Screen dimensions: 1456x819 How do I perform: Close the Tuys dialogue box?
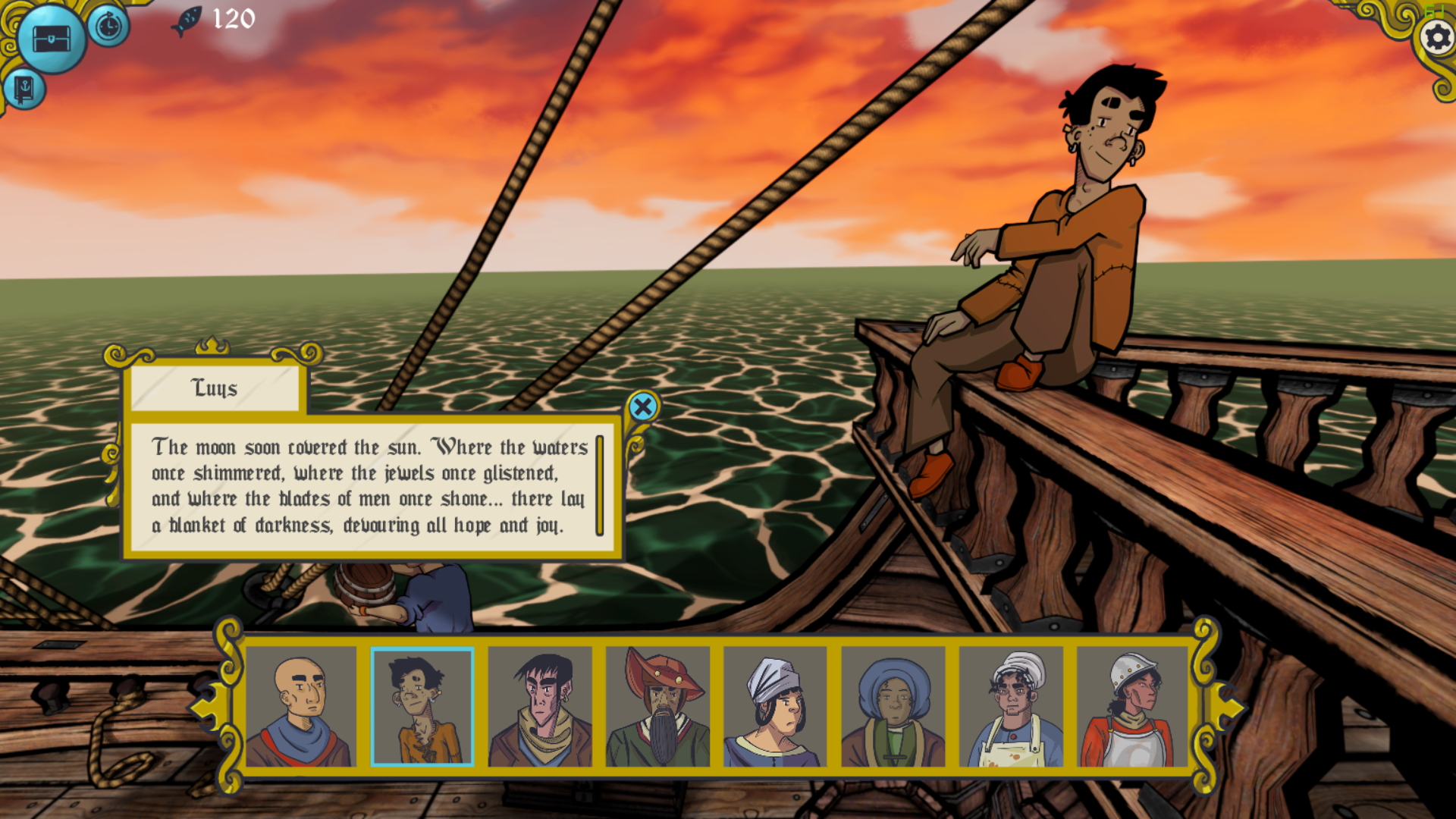point(643,407)
